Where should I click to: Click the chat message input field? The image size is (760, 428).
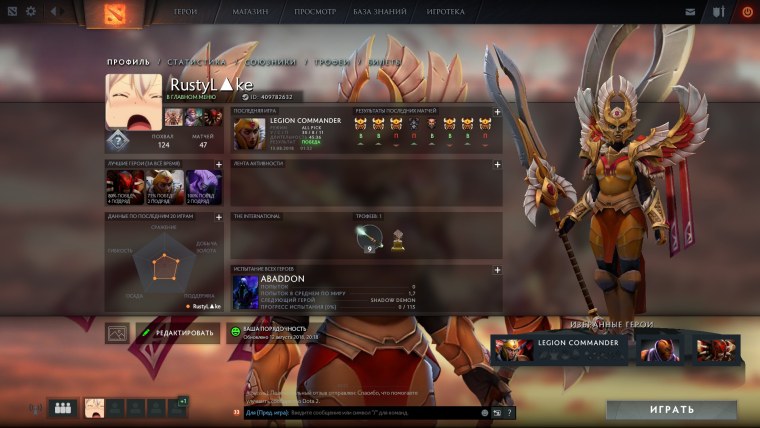click(x=360, y=412)
